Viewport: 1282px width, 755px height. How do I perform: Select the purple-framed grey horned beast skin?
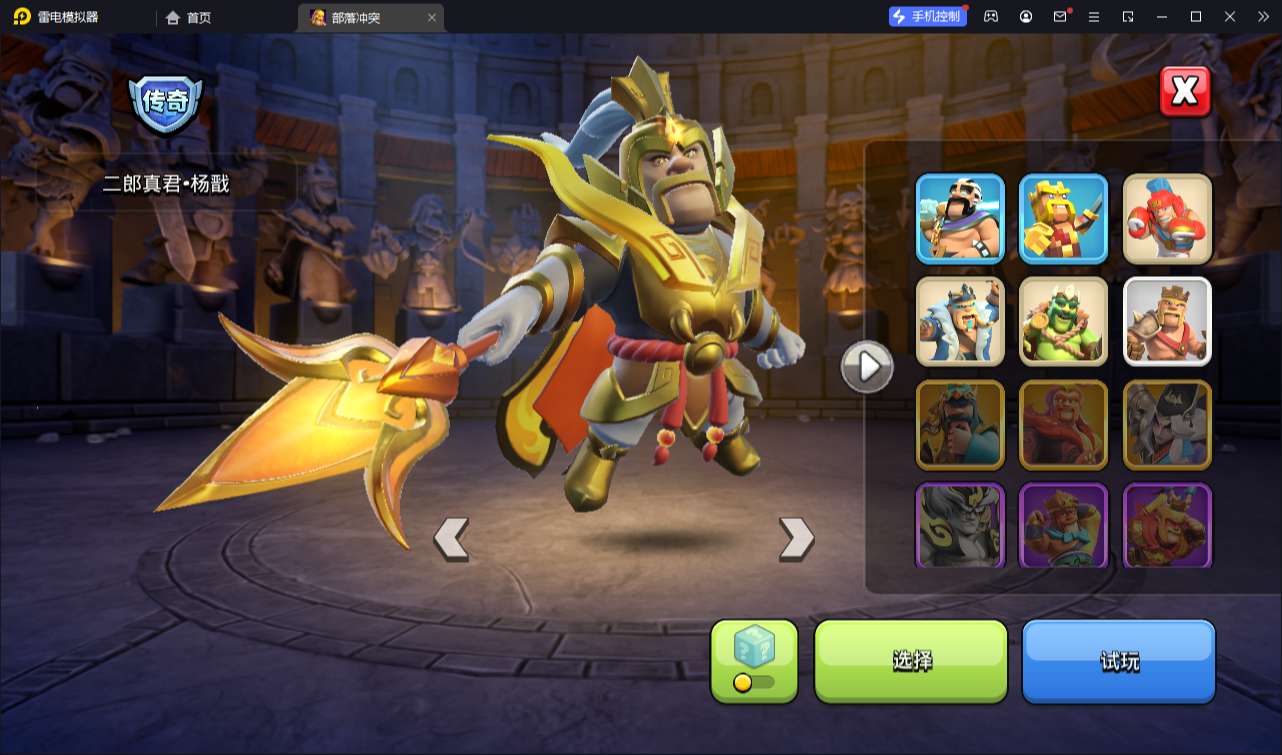coord(960,526)
